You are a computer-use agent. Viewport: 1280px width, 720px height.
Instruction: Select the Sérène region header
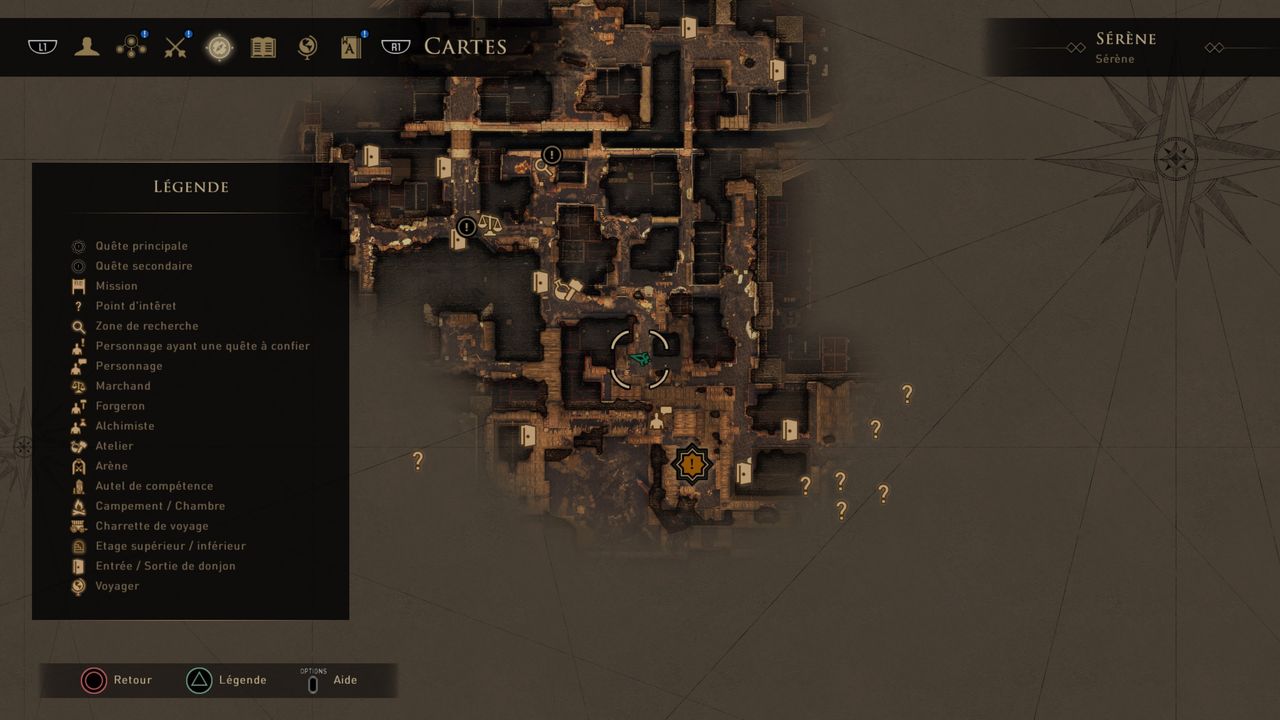click(1125, 40)
